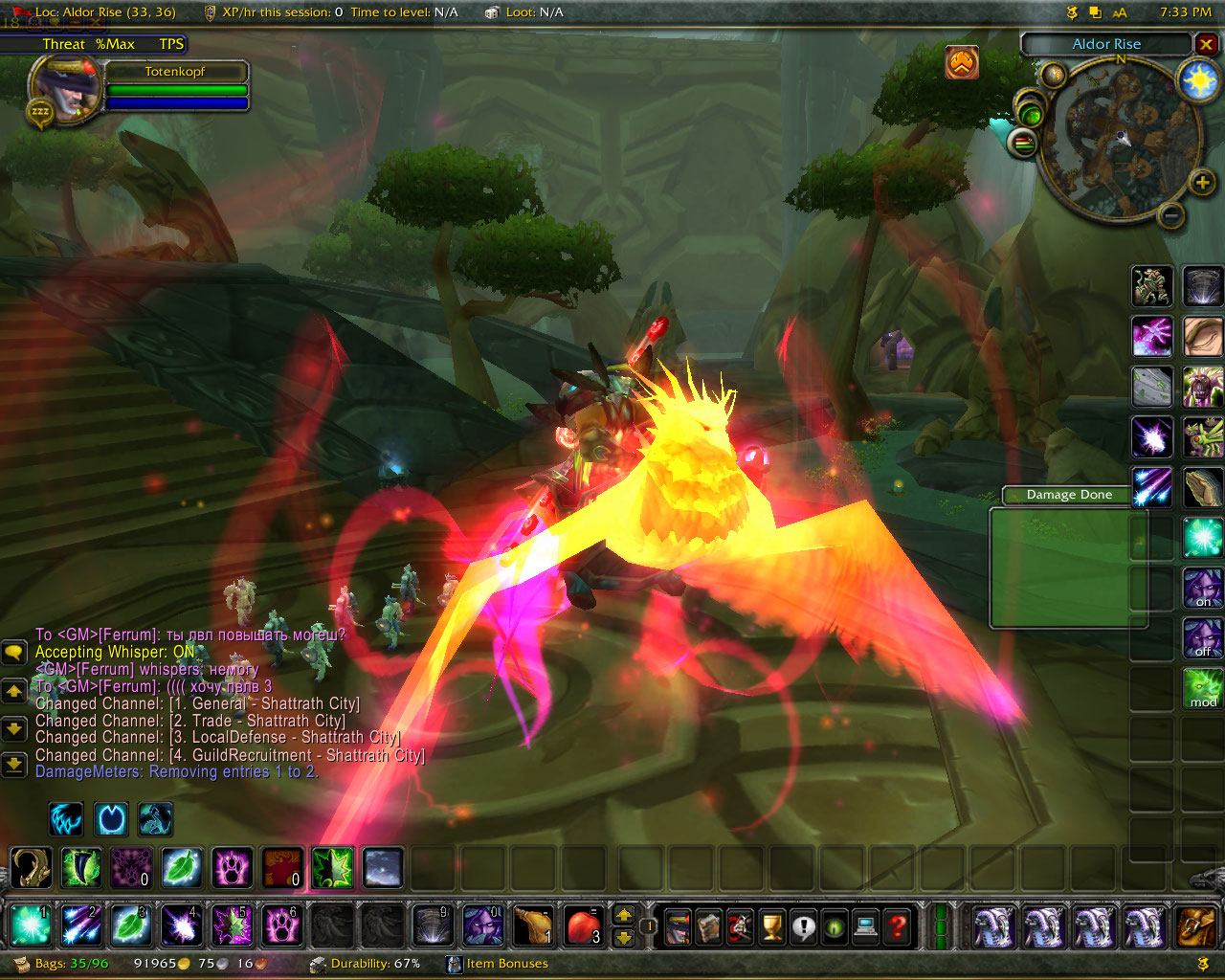Open the computer main menu button
1225x980 pixels.
(x=865, y=926)
